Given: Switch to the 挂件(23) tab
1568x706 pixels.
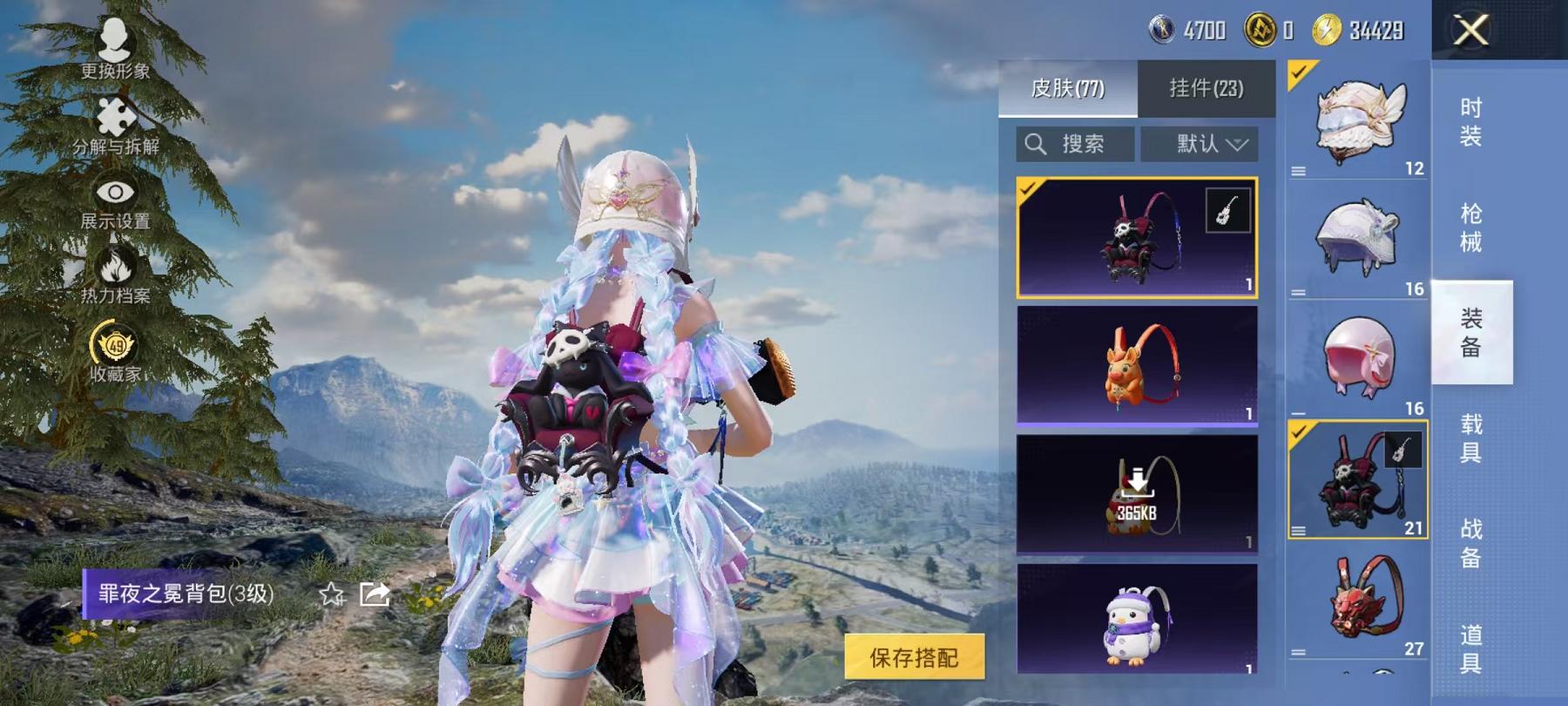Looking at the screenshot, I should [x=1206, y=86].
